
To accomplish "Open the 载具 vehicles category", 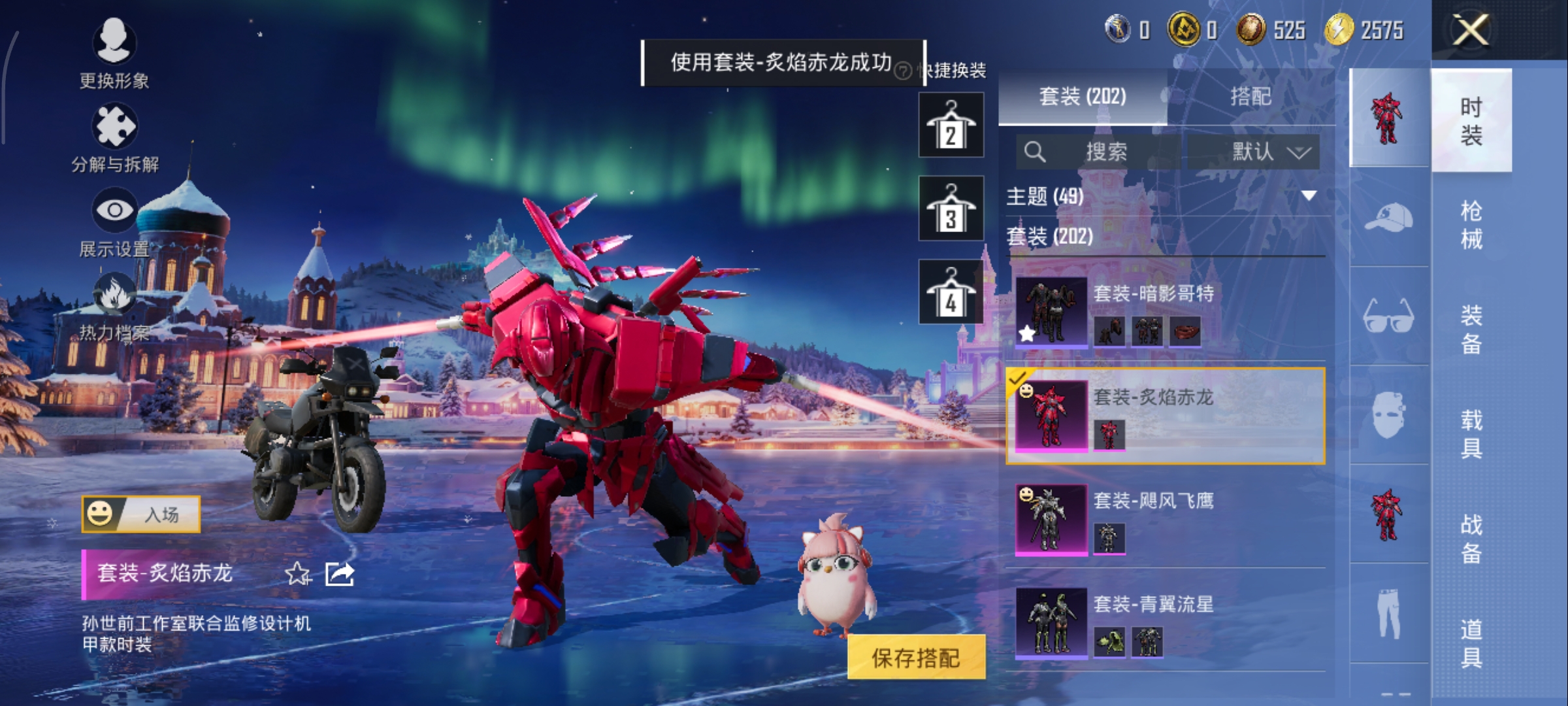I will (x=1471, y=434).
